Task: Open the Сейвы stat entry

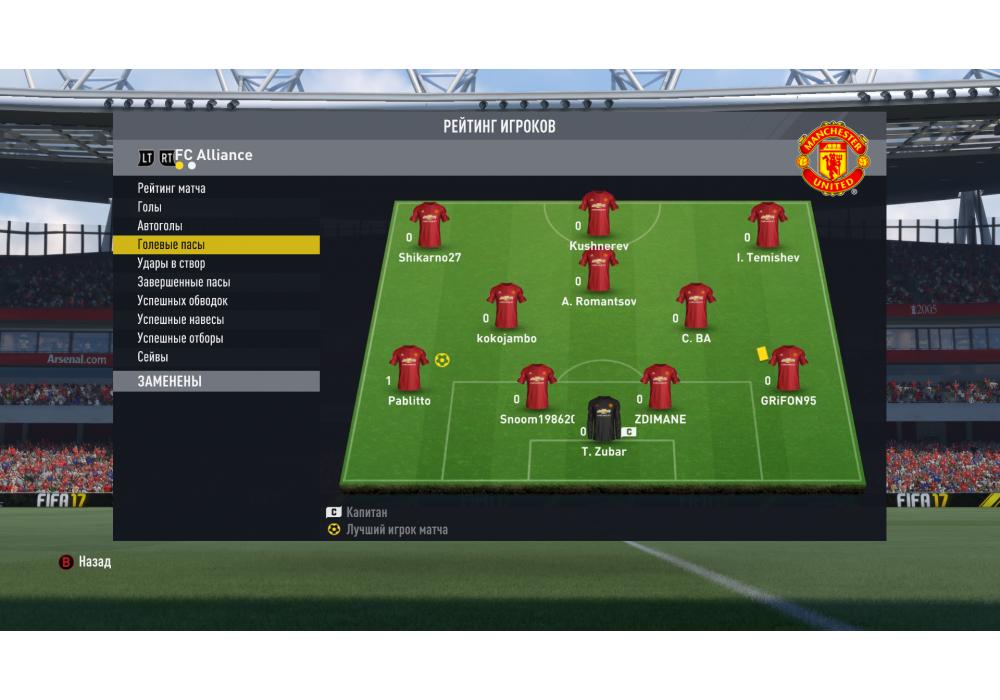Action: click(x=153, y=357)
